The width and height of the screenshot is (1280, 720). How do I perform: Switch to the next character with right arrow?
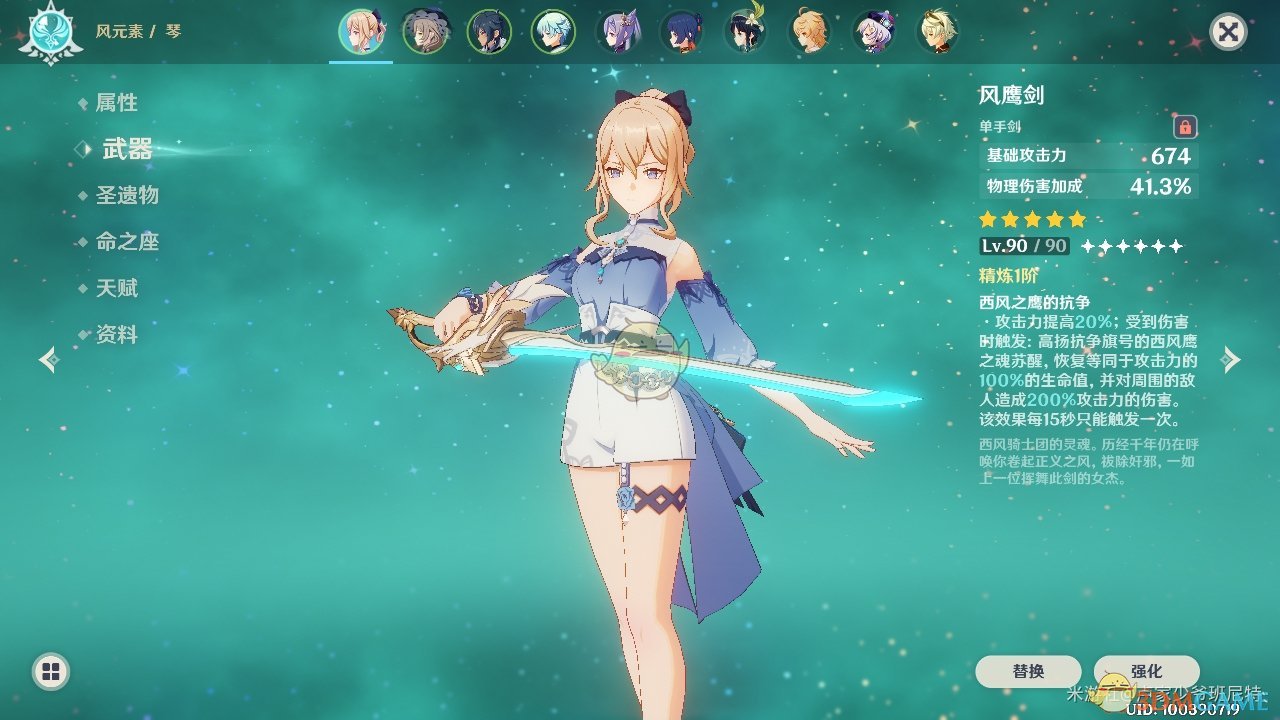point(1232,360)
